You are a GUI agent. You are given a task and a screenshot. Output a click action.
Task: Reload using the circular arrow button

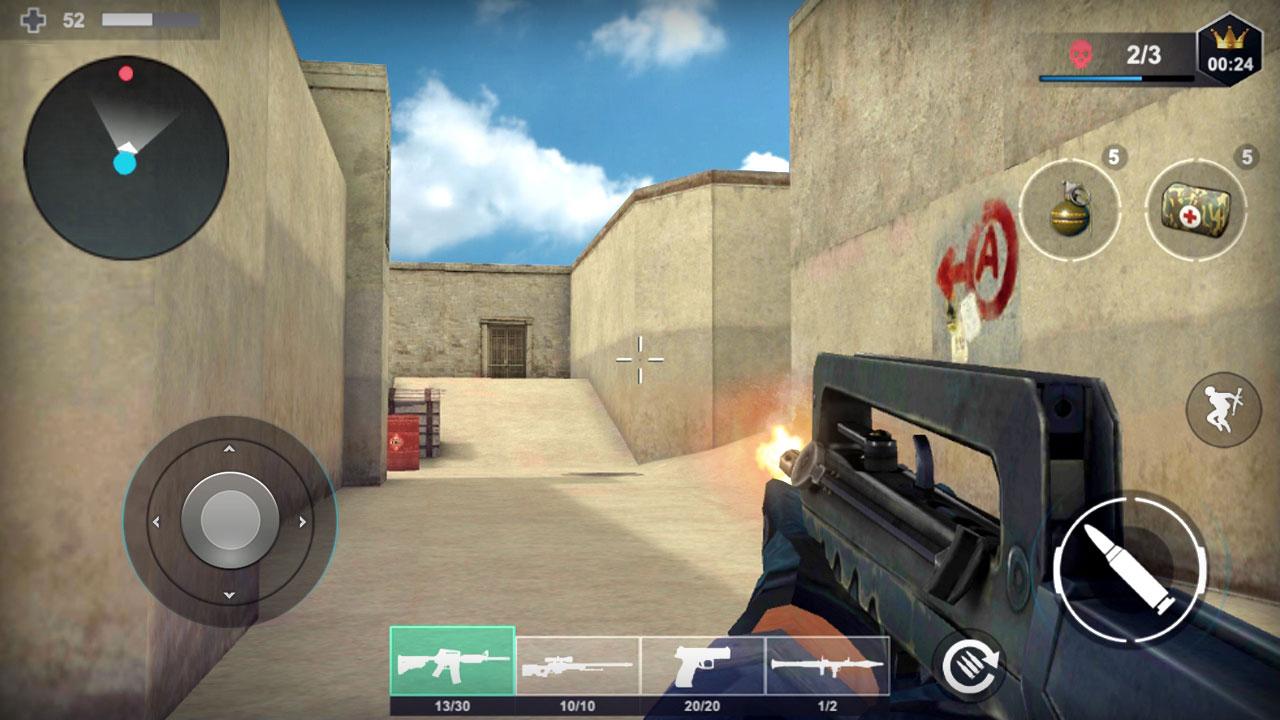[969, 665]
